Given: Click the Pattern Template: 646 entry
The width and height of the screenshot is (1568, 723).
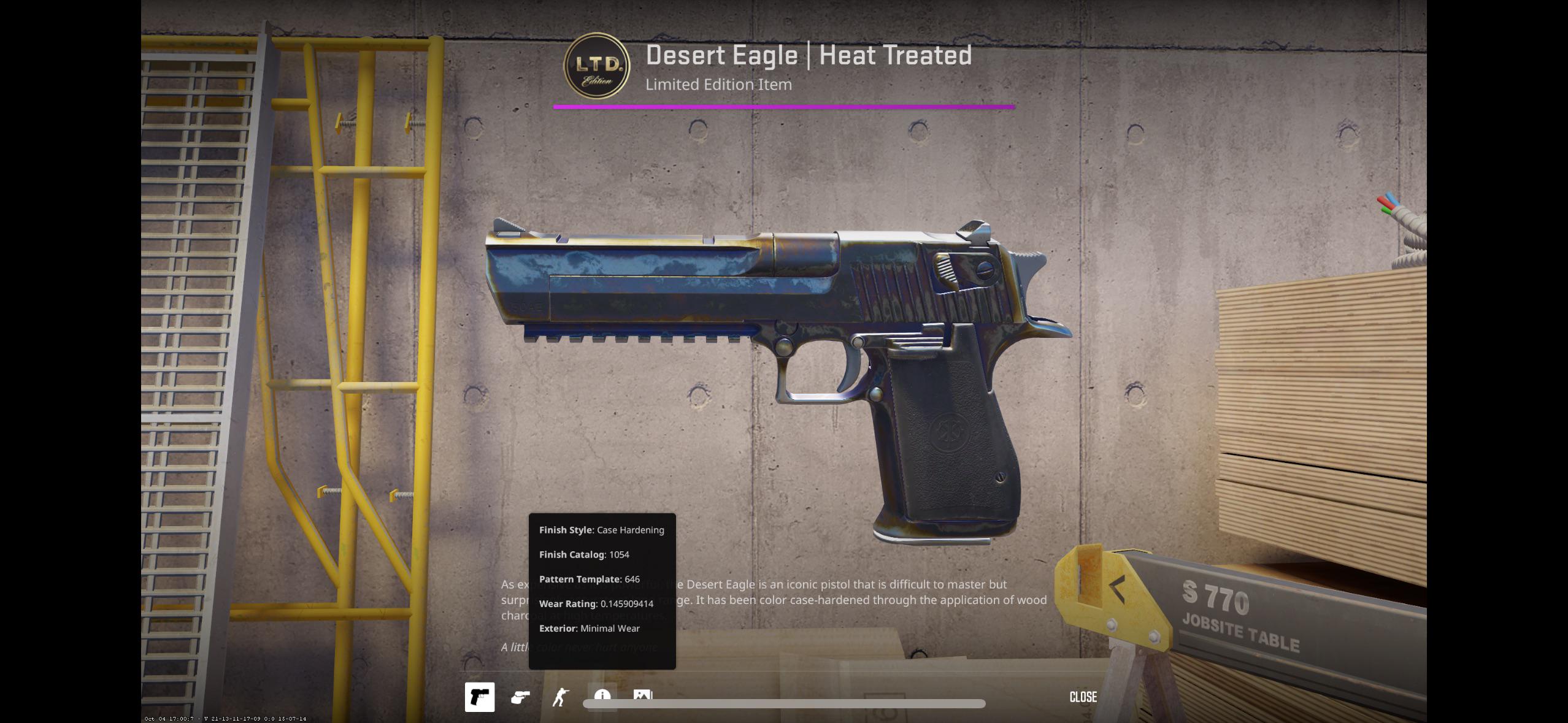Looking at the screenshot, I should coord(589,579).
